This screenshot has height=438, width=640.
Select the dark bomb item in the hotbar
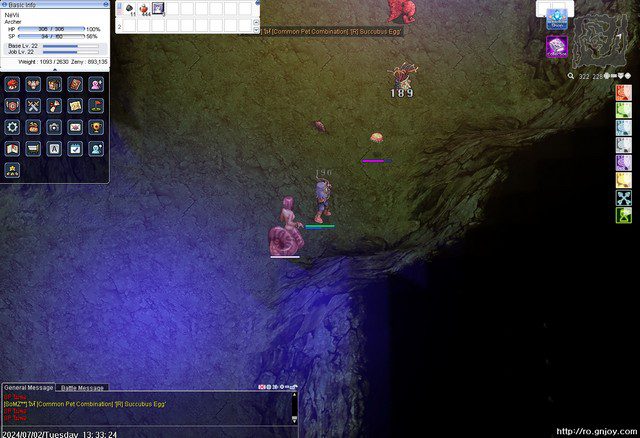130,8
